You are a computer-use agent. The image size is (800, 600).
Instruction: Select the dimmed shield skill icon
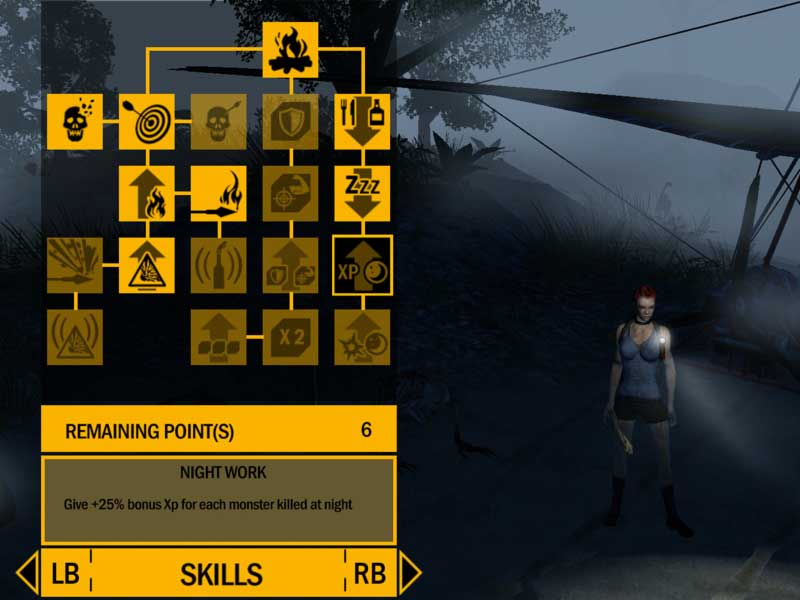[x=291, y=122]
